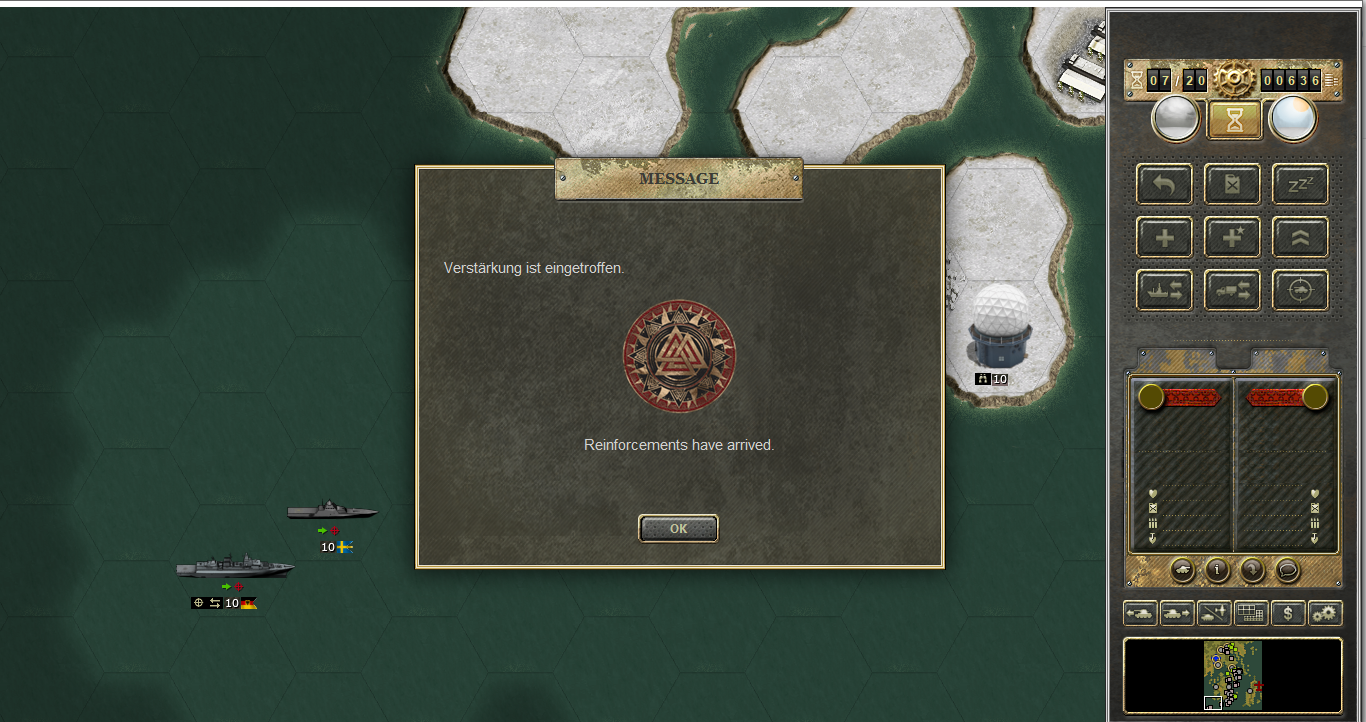Reinforce the unit with the plus button
The height and width of the screenshot is (722, 1366).
point(1164,237)
